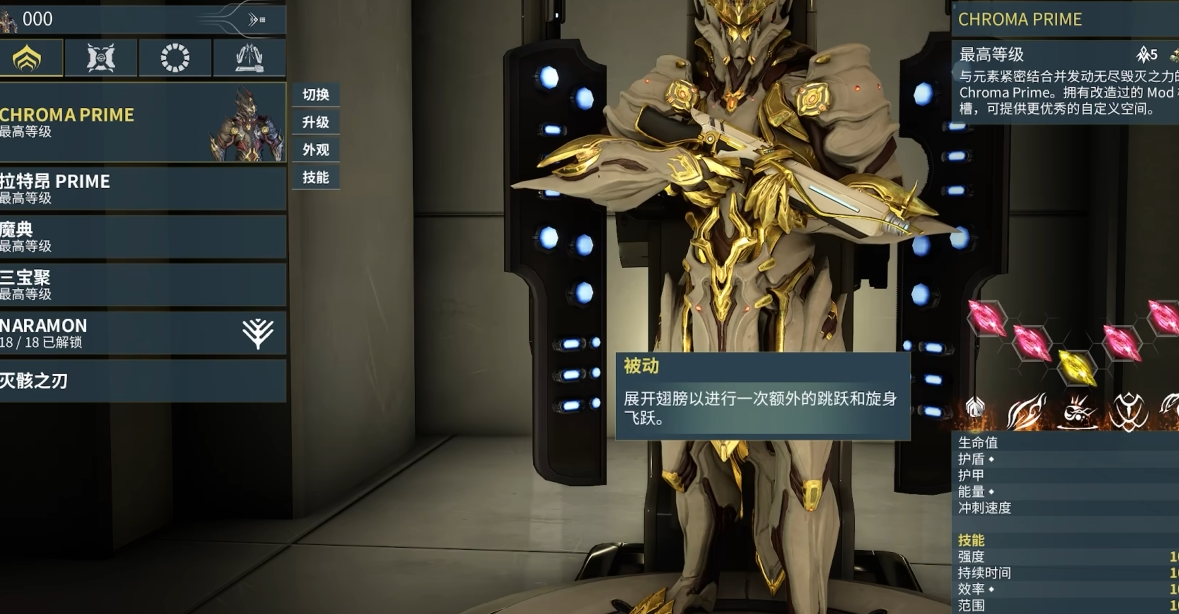Show the 技能 abilities menu
The image size is (1179, 614).
[316, 177]
